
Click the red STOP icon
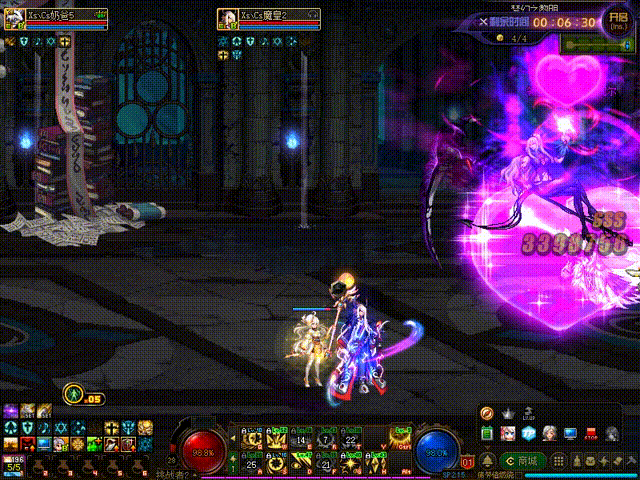click(592, 434)
